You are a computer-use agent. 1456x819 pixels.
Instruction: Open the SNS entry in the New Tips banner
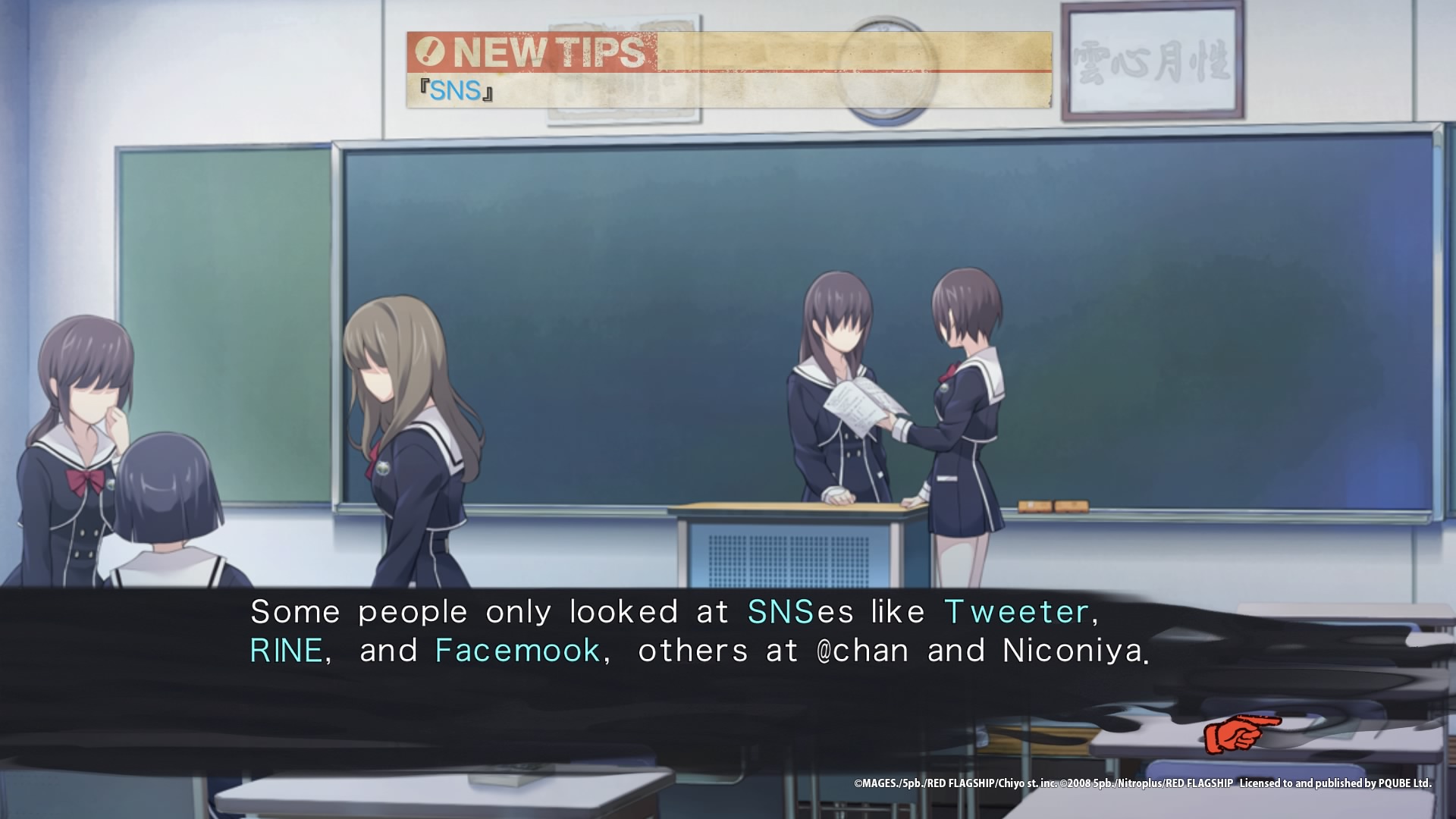click(455, 91)
